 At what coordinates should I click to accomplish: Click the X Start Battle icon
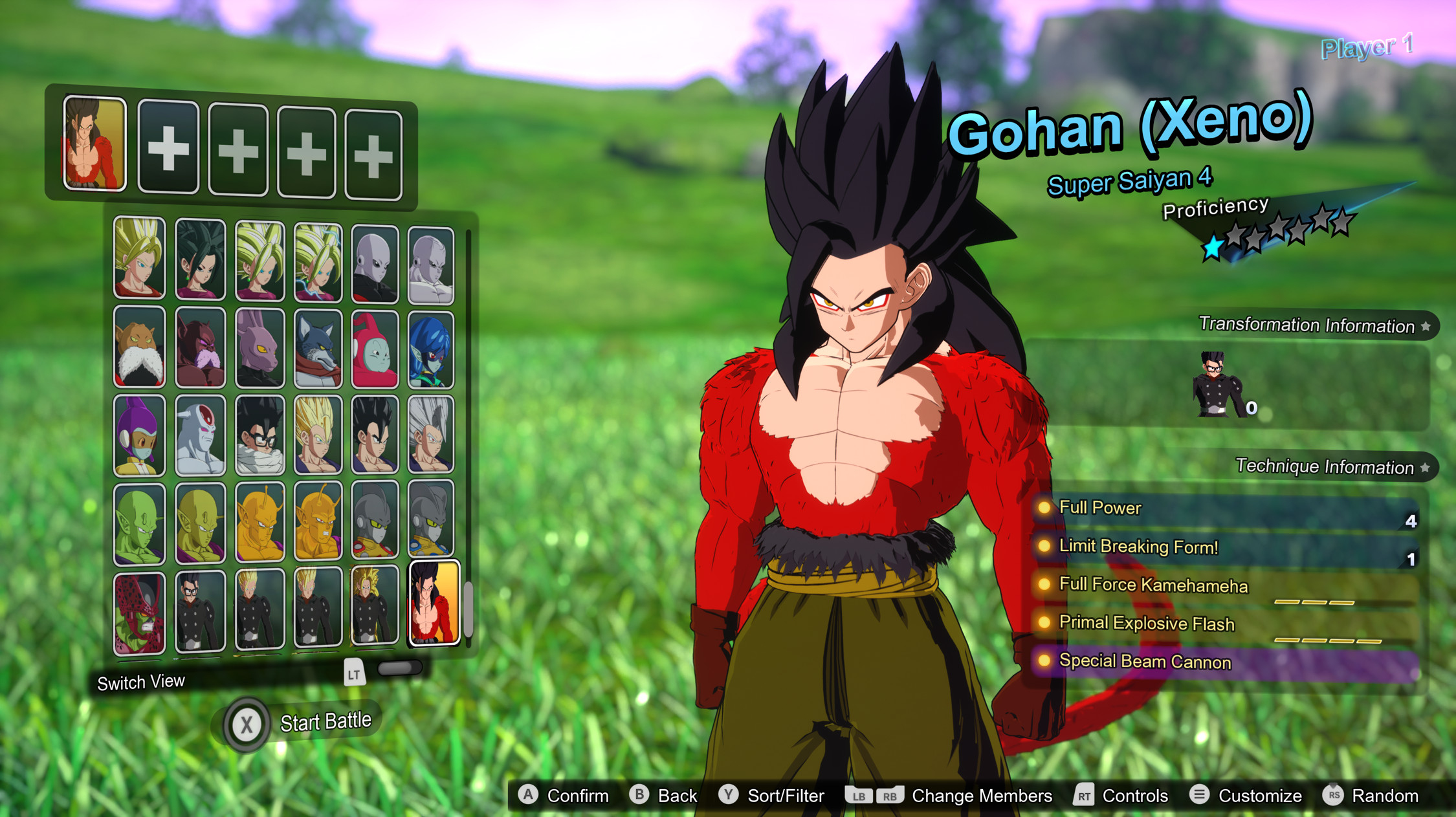pos(246,723)
